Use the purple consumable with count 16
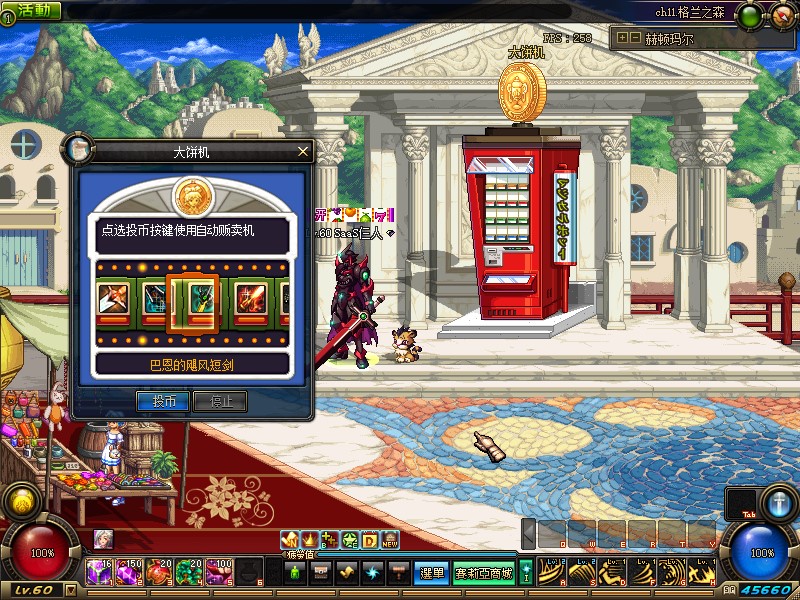 click(x=101, y=573)
